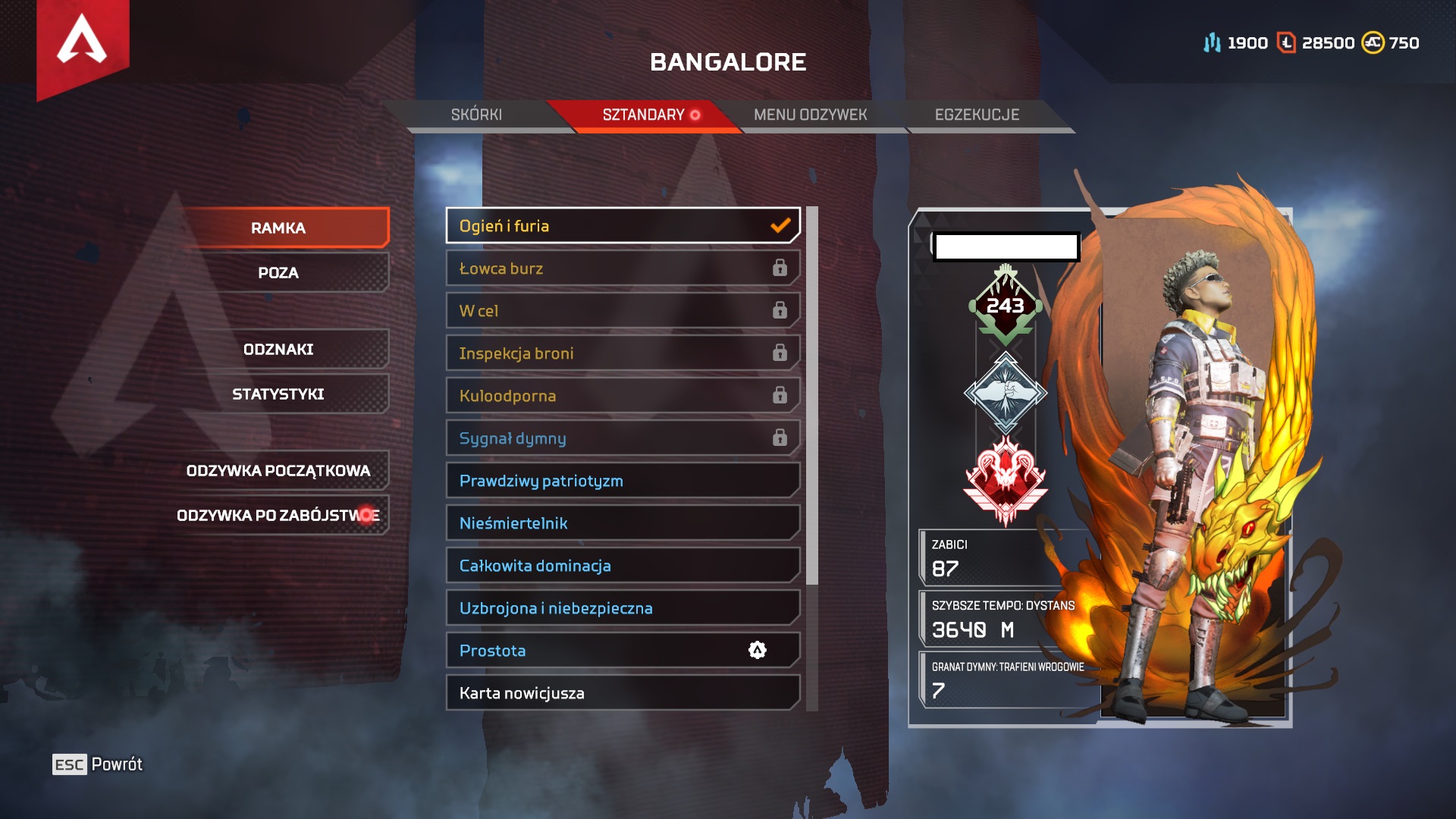Open the EGZEKUCJE tab
The width and height of the screenshot is (1456, 819).
click(977, 115)
